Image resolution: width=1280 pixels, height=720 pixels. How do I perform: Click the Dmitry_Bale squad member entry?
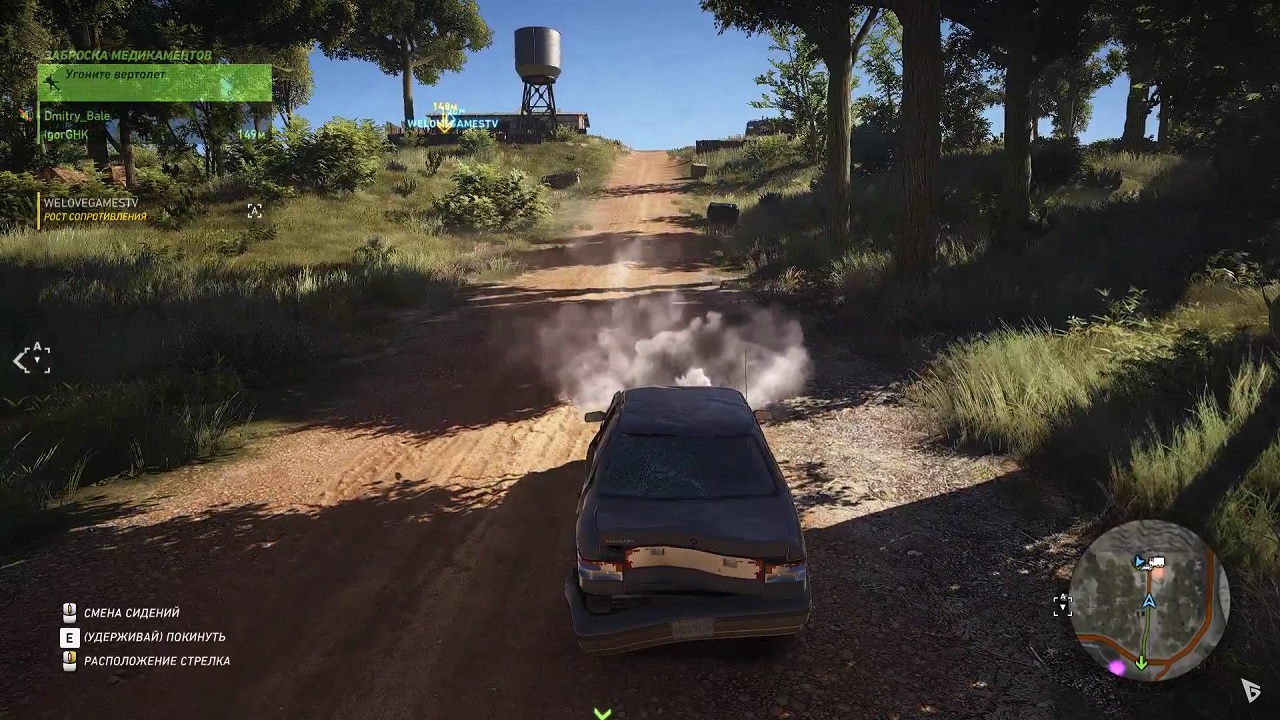[x=76, y=116]
